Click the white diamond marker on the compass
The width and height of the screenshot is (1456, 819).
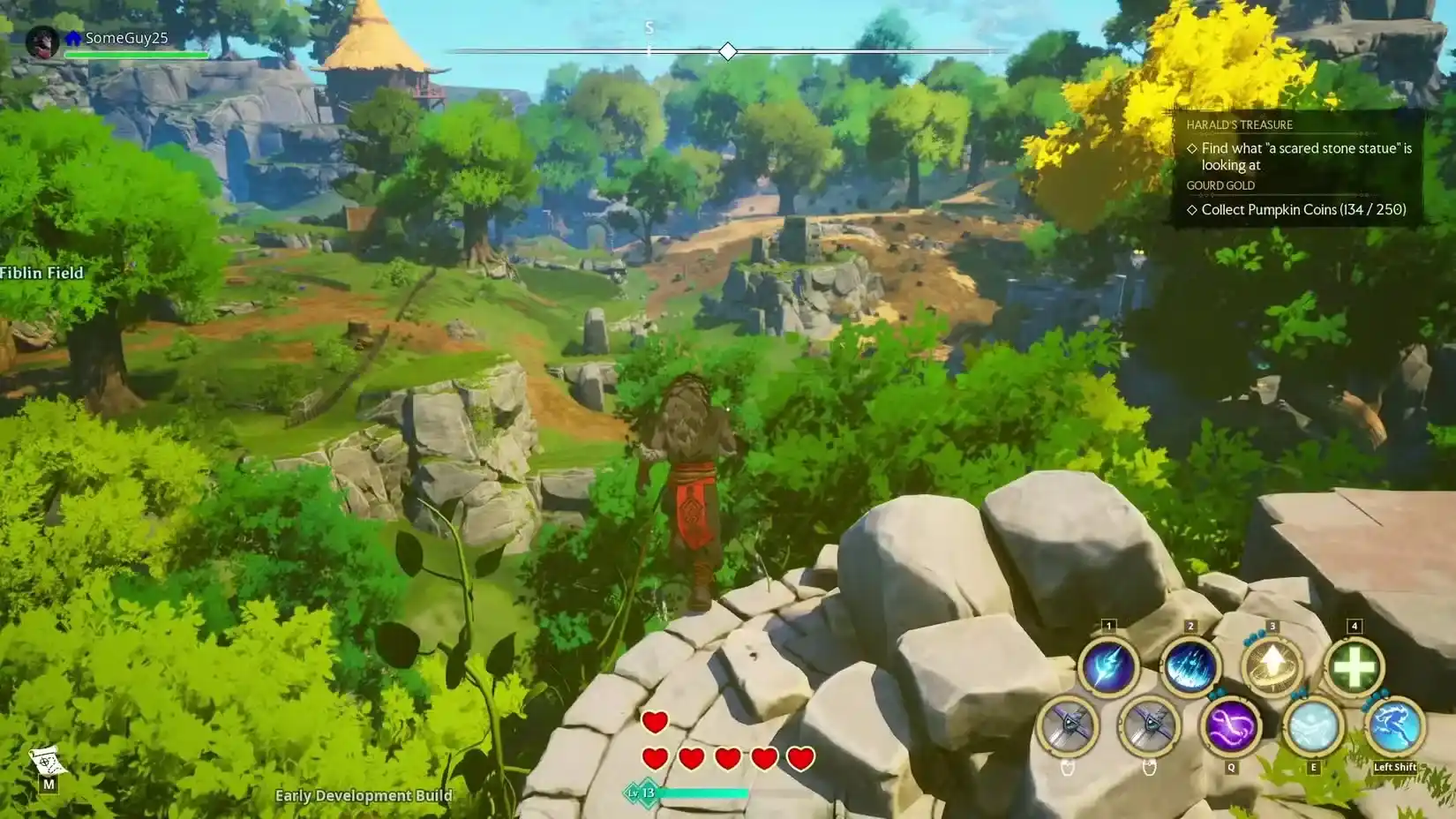click(728, 51)
